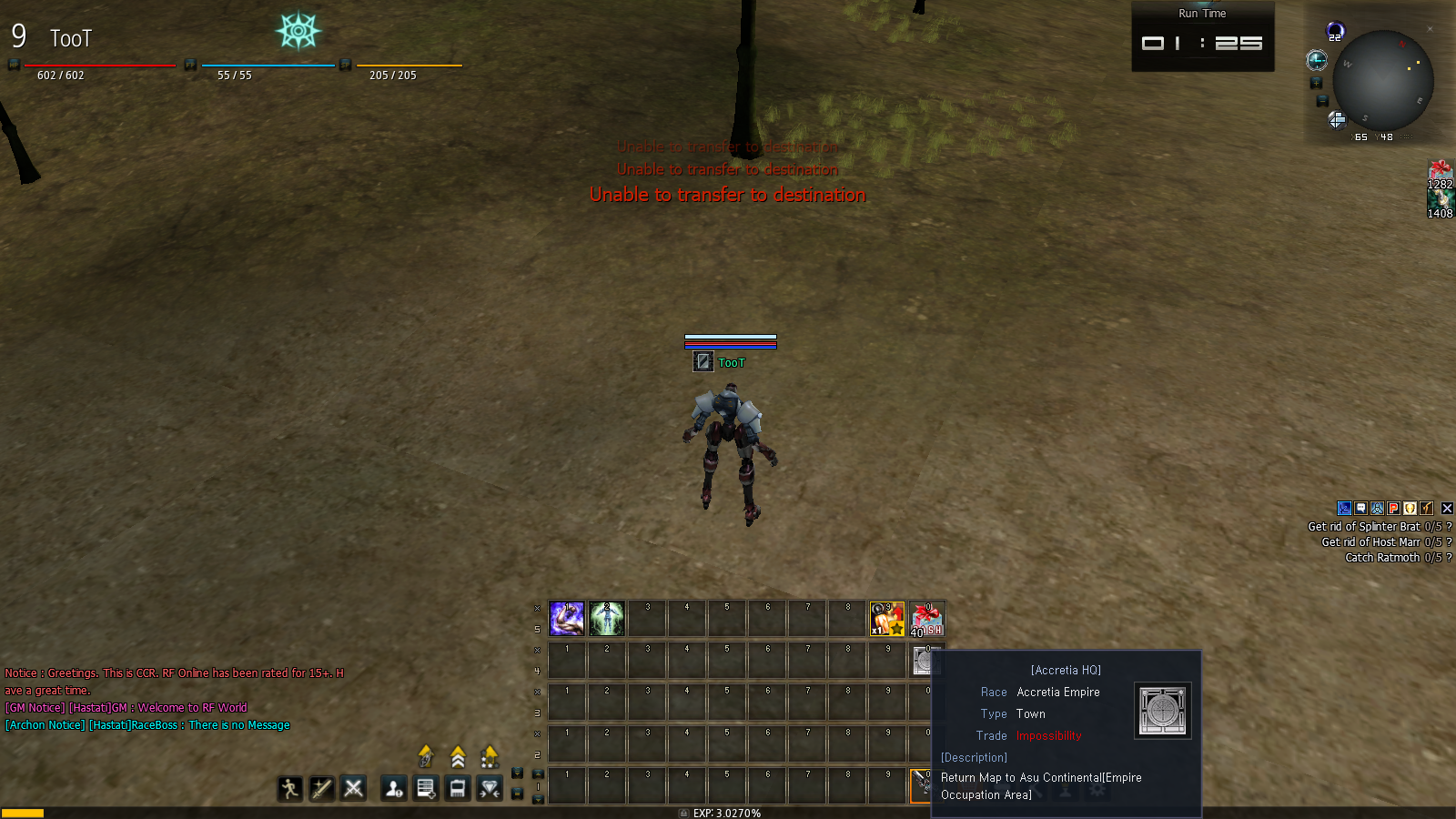Click the Accretia HQ return scroll slot
The image size is (1456, 819).
[923, 661]
